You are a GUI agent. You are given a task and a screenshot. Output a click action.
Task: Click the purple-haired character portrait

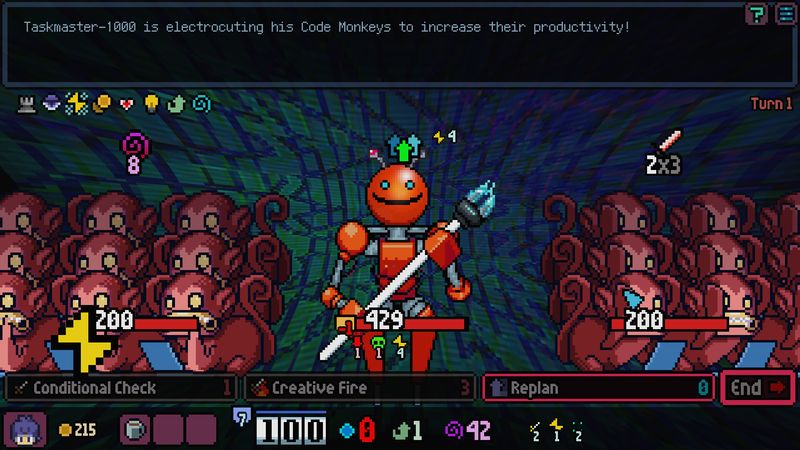click(x=23, y=430)
